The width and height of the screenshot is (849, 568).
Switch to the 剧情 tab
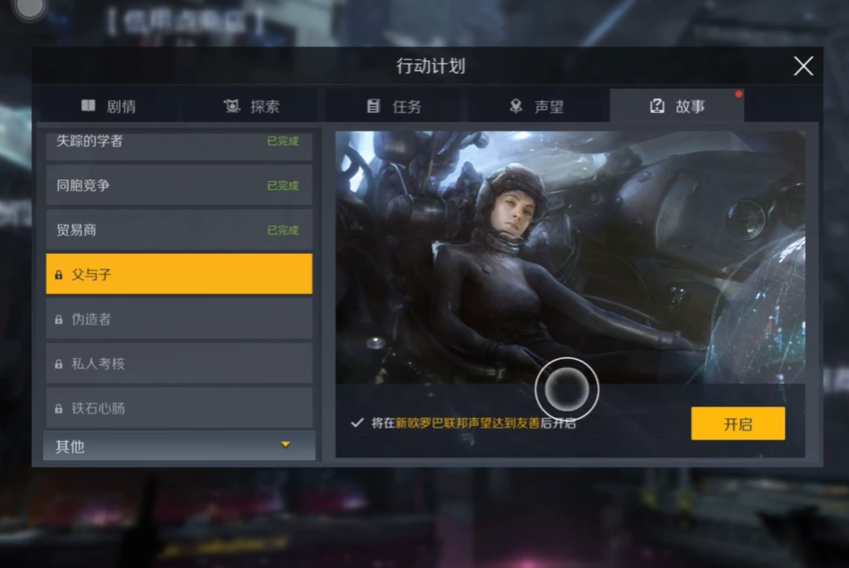tap(108, 106)
